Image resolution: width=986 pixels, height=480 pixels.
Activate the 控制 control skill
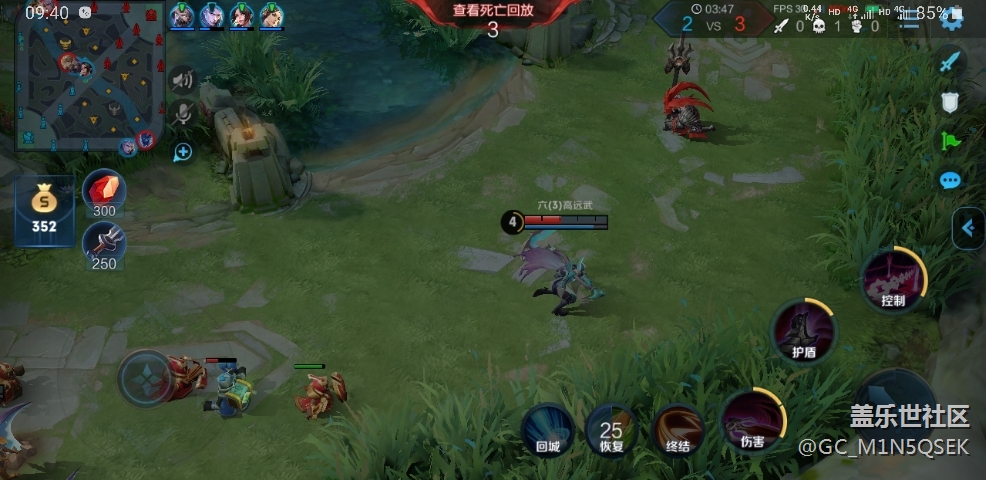click(893, 279)
